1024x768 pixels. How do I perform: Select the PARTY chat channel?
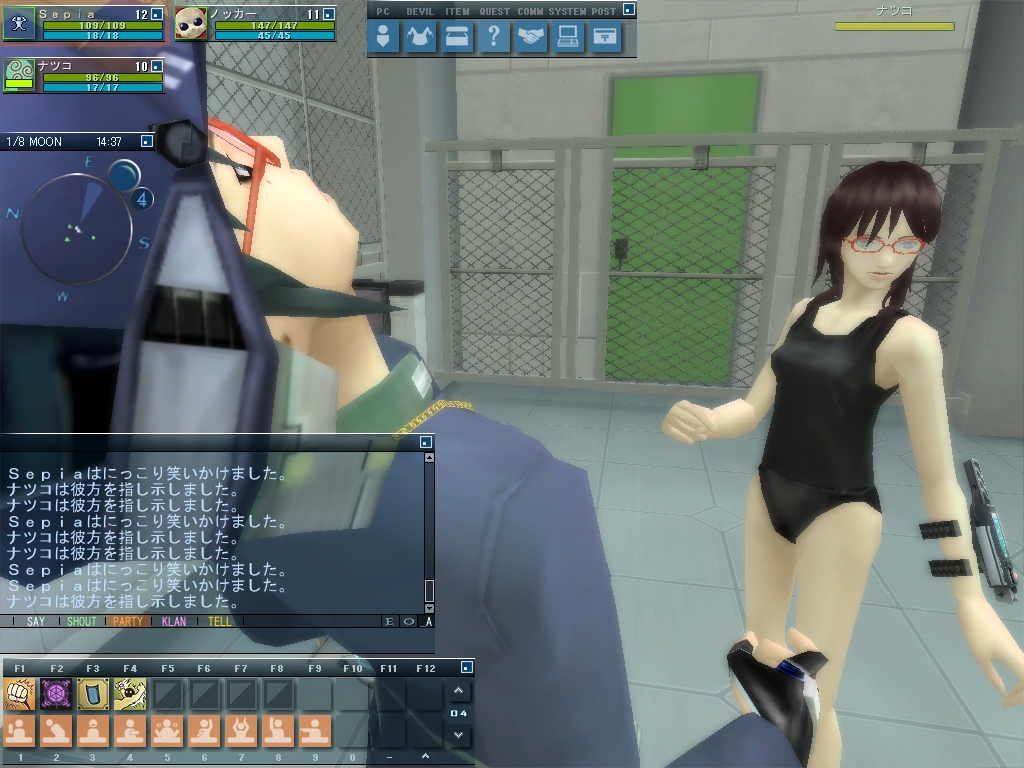coord(128,621)
